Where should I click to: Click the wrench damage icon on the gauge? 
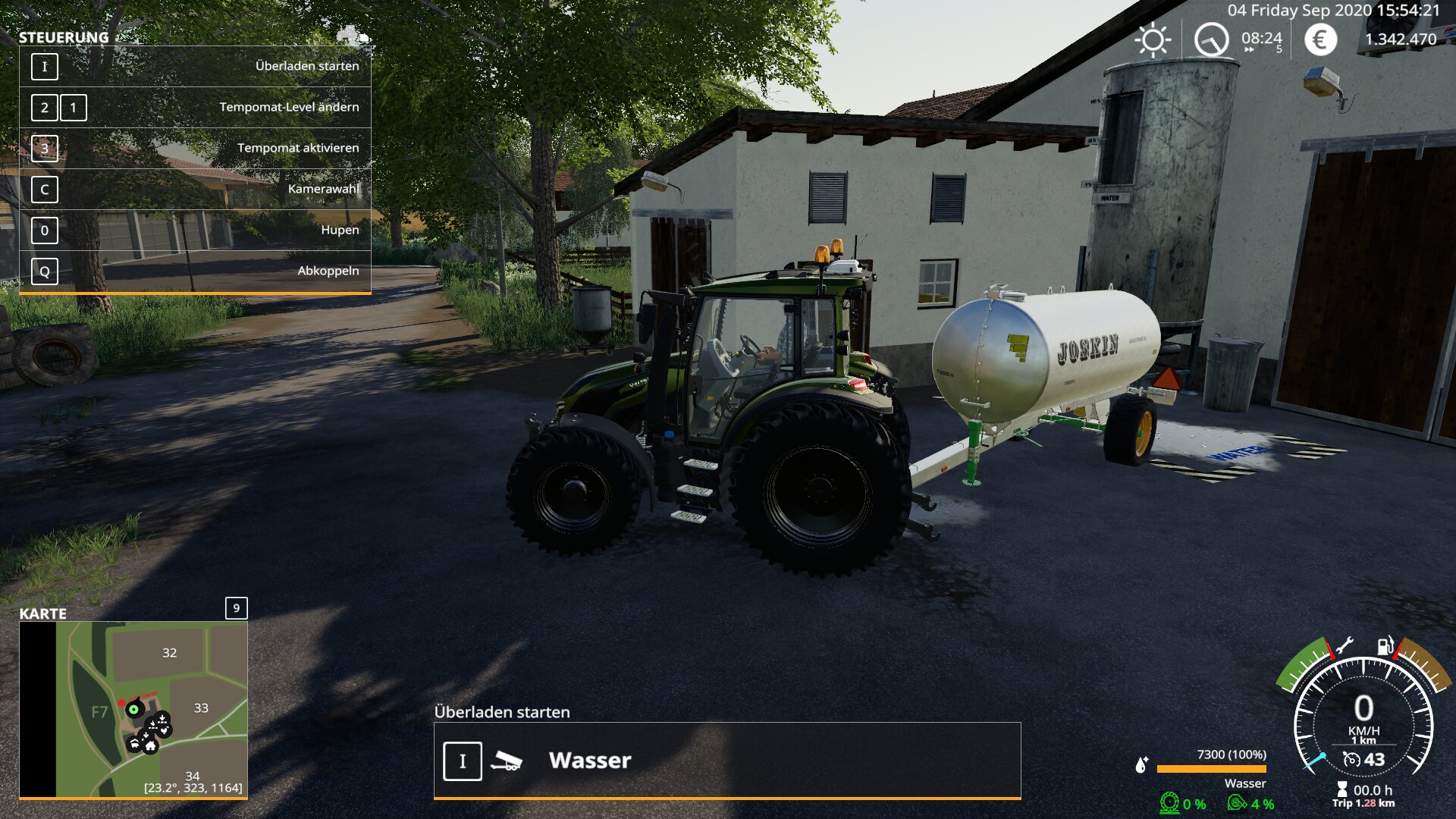pos(1344,646)
